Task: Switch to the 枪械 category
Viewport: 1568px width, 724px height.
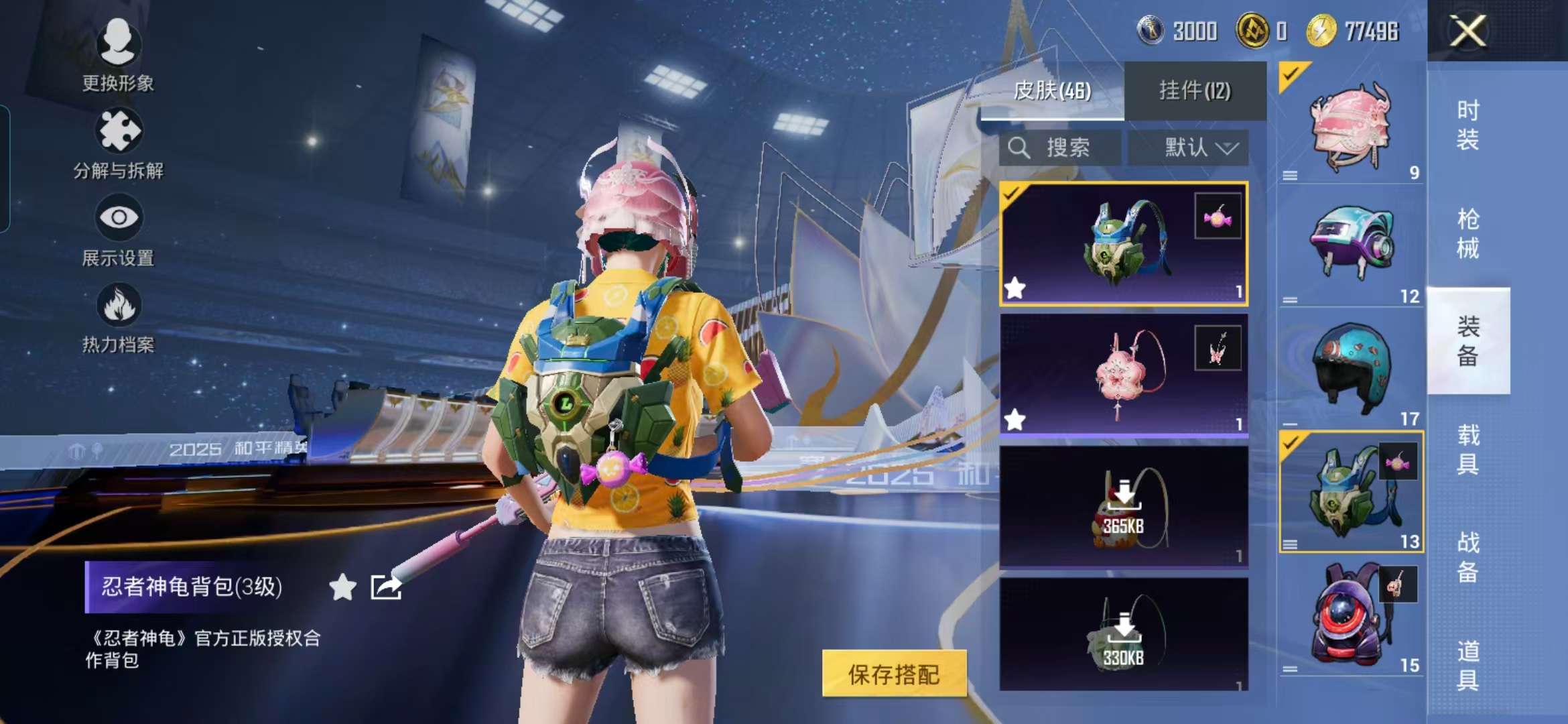Action: point(1467,233)
